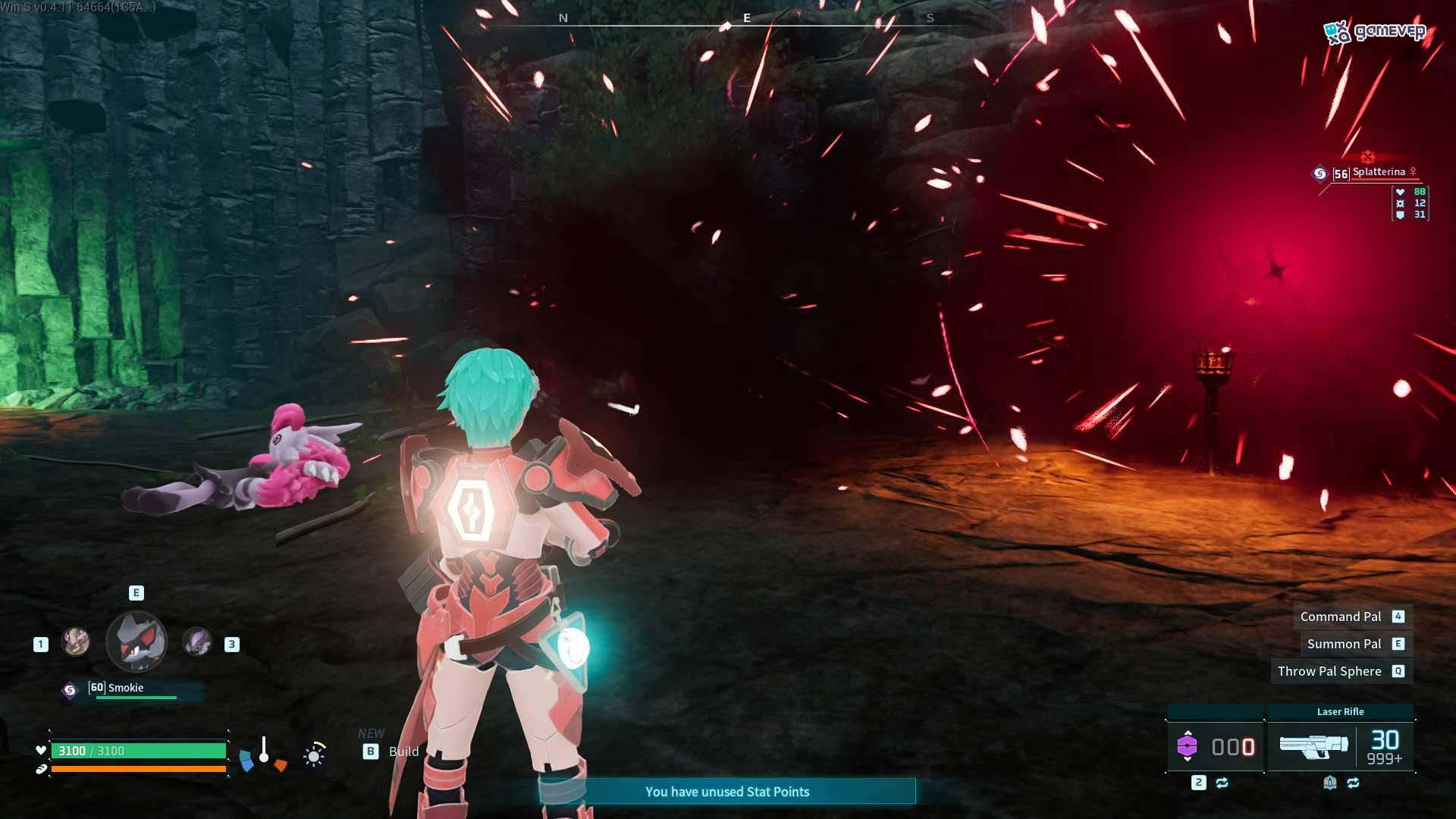
Task: Click the thermometer temperature indicator
Action: pos(264,748)
